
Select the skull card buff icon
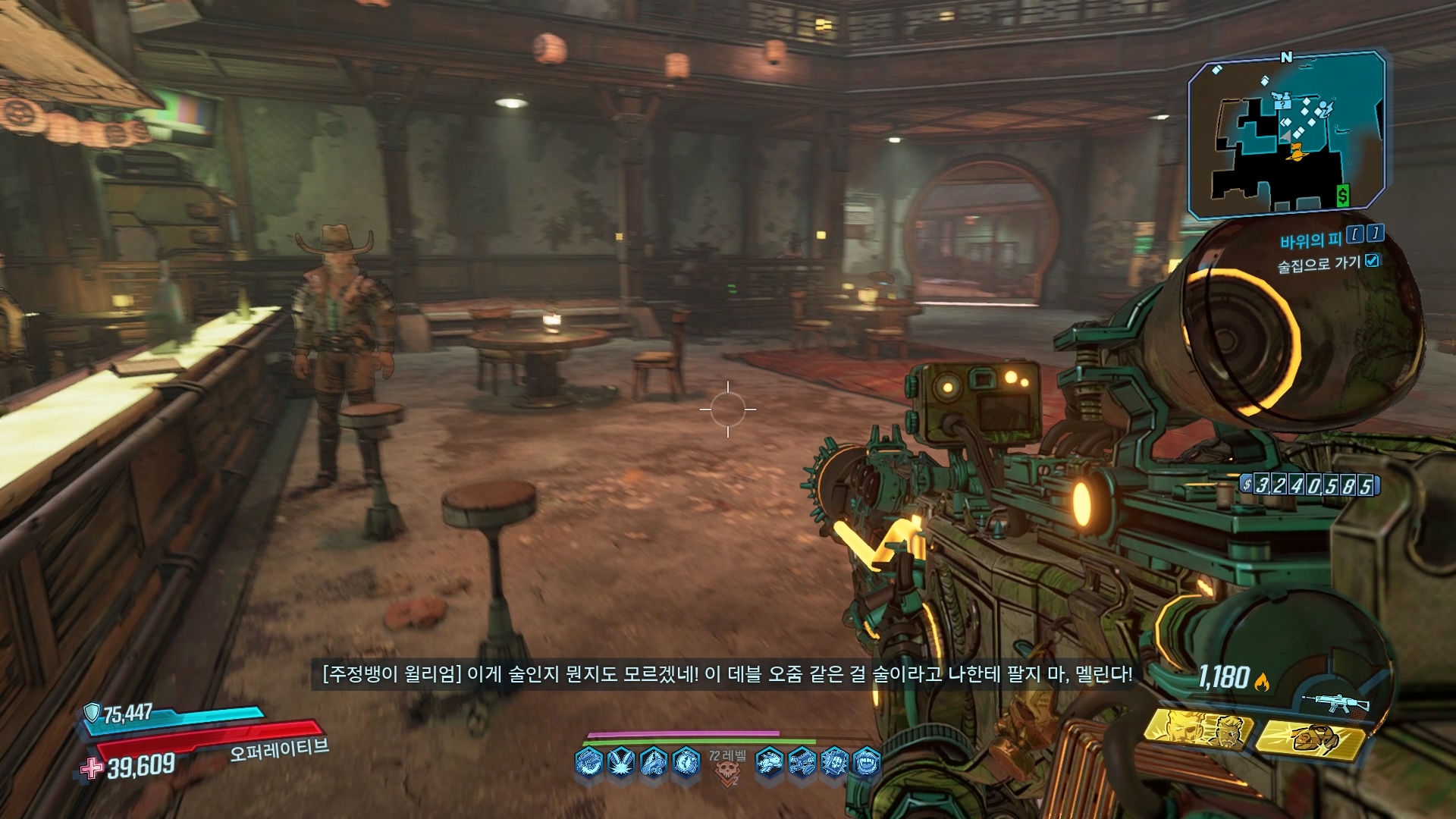coord(834,761)
